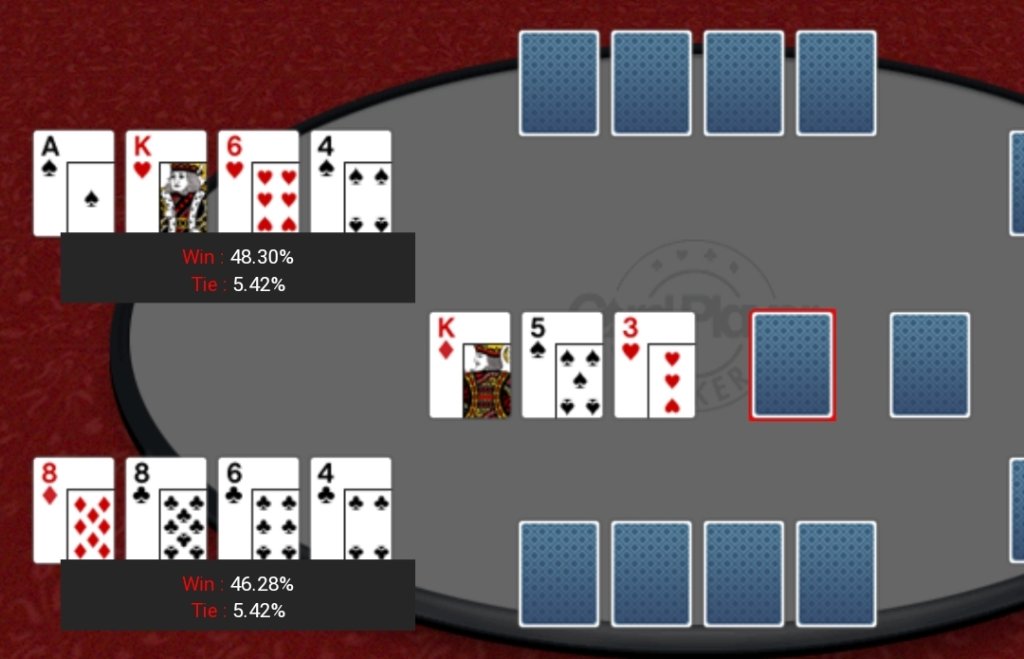Pick the Eight of Clubs card
The image size is (1024, 659).
pyautogui.click(x=166, y=509)
